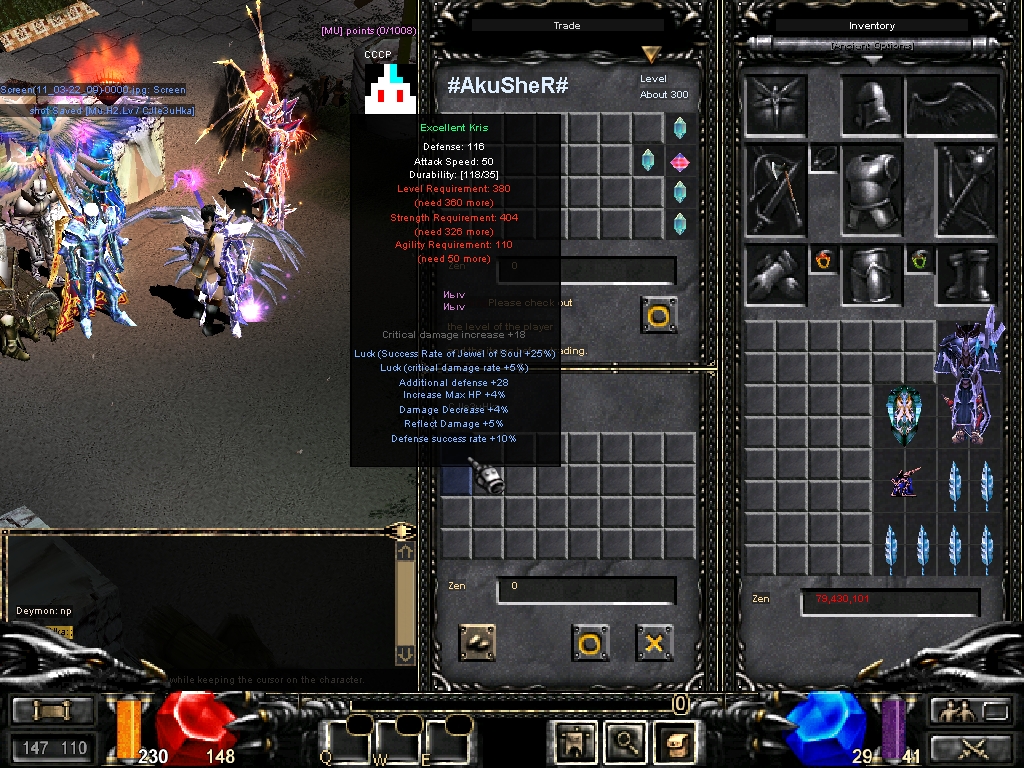This screenshot has width=1024, height=768.
Task: Open the character window from the bottom bar
Action: point(575,742)
